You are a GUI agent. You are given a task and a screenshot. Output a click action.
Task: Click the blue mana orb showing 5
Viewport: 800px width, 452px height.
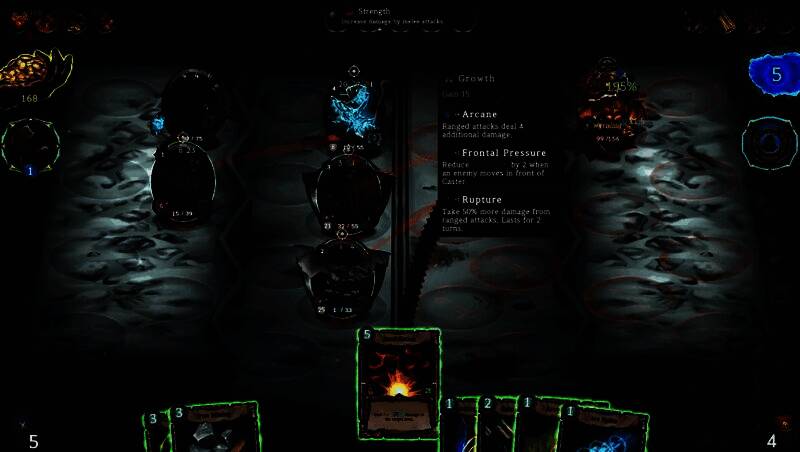[774, 76]
